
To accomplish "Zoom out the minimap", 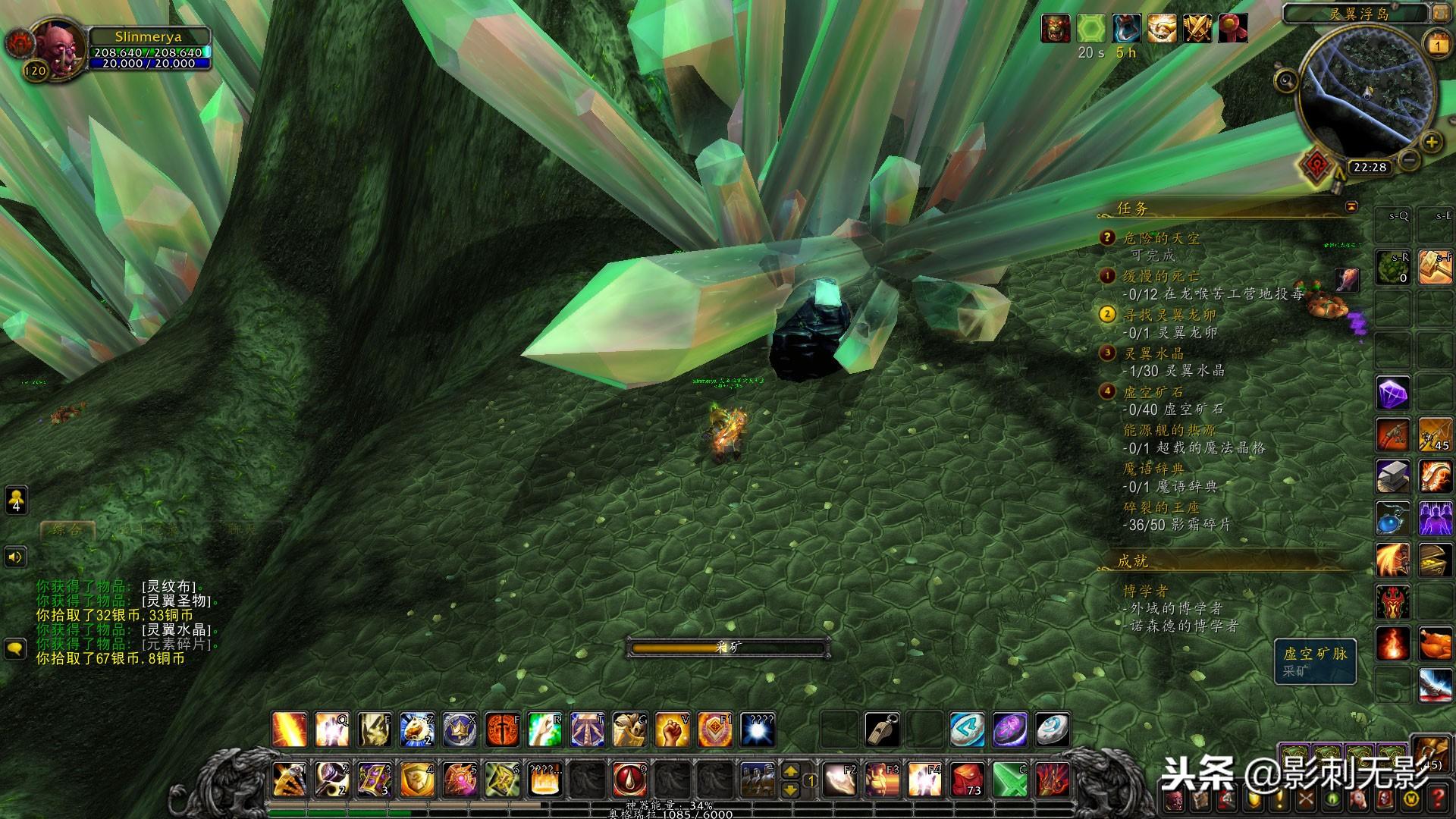I will (x=1409, y=160).
